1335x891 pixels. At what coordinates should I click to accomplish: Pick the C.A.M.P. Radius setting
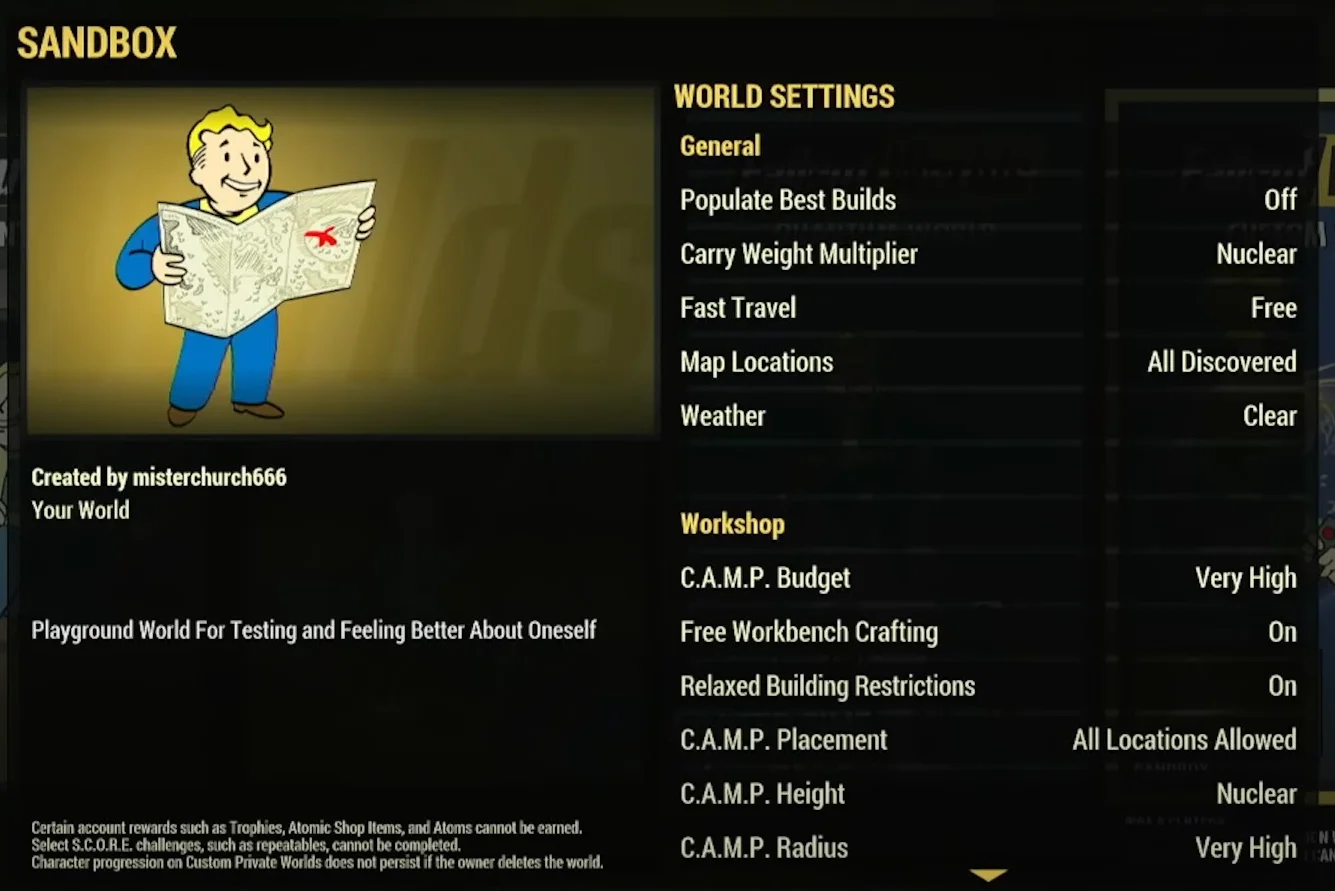pos(988,848)
